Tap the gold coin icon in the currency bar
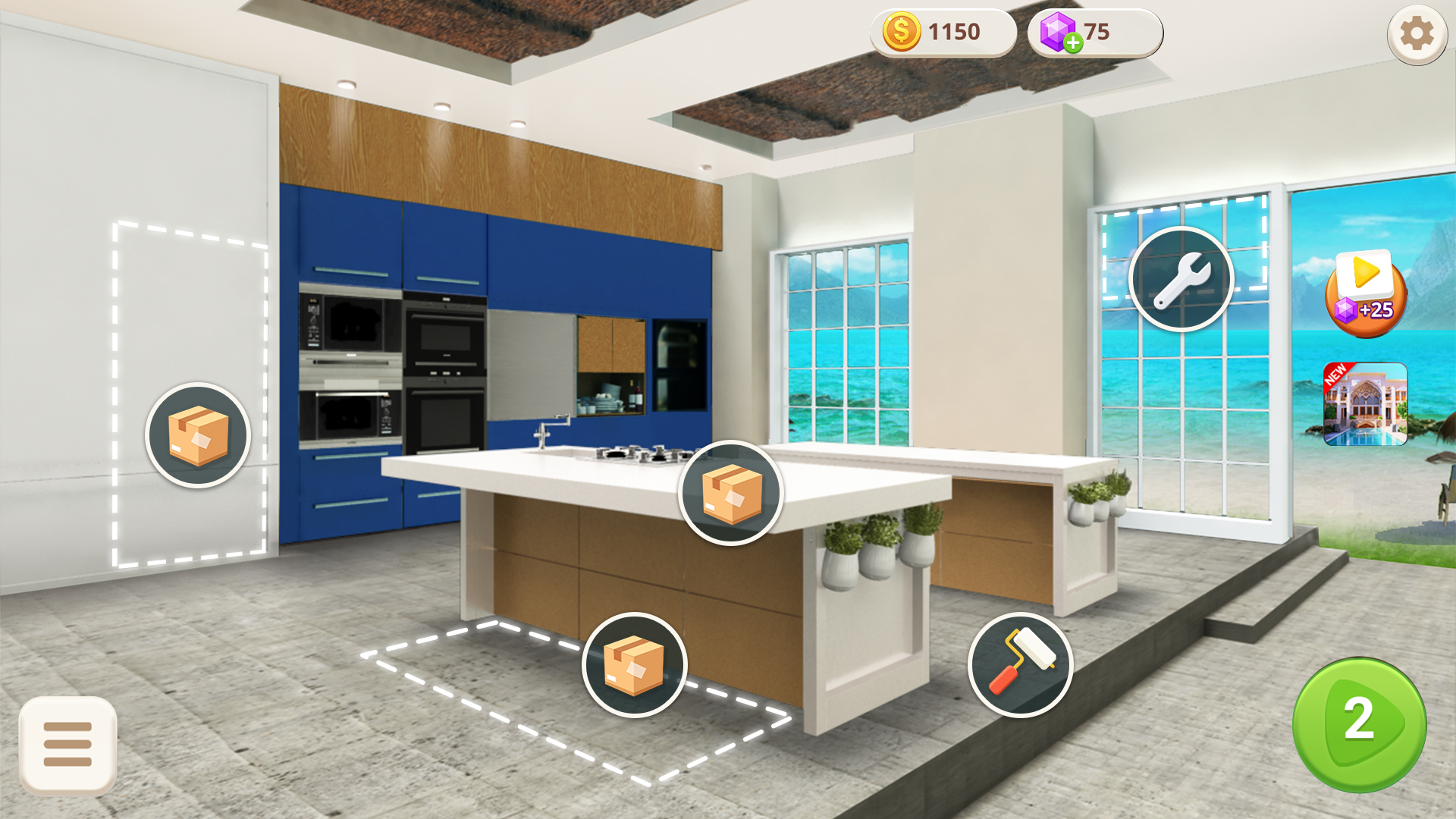This screenshot has height=819, width=1456. [x=901, y=33]
